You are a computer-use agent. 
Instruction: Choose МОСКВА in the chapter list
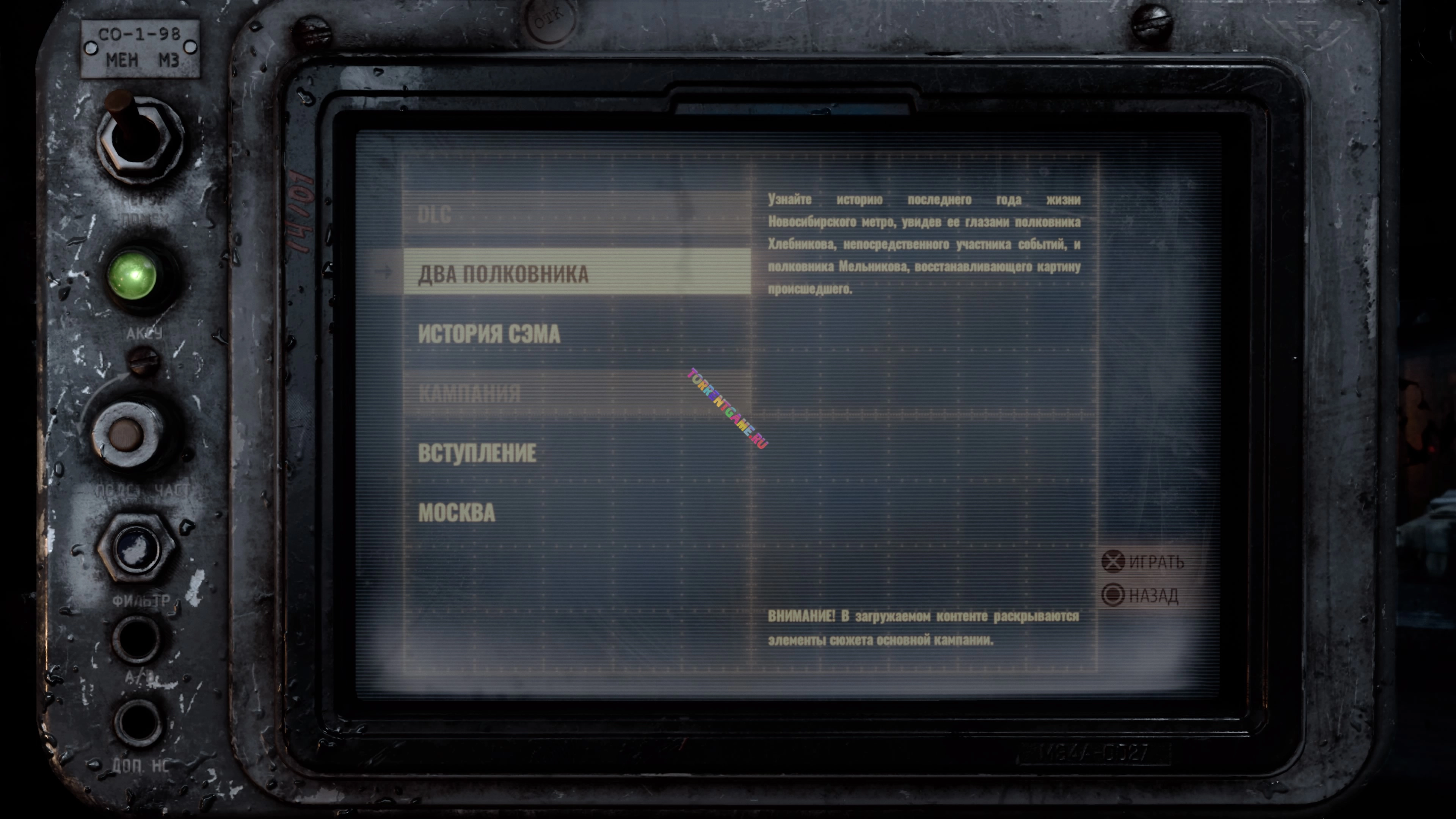[x=458, y=513]
